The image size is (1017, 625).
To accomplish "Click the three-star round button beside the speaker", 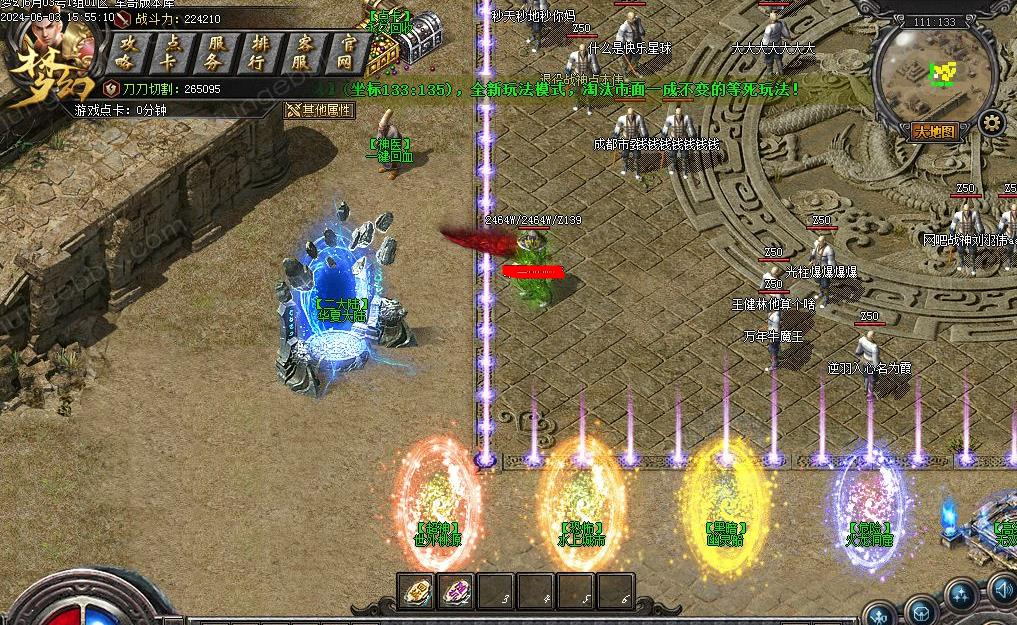I will (x=961, y=596).
